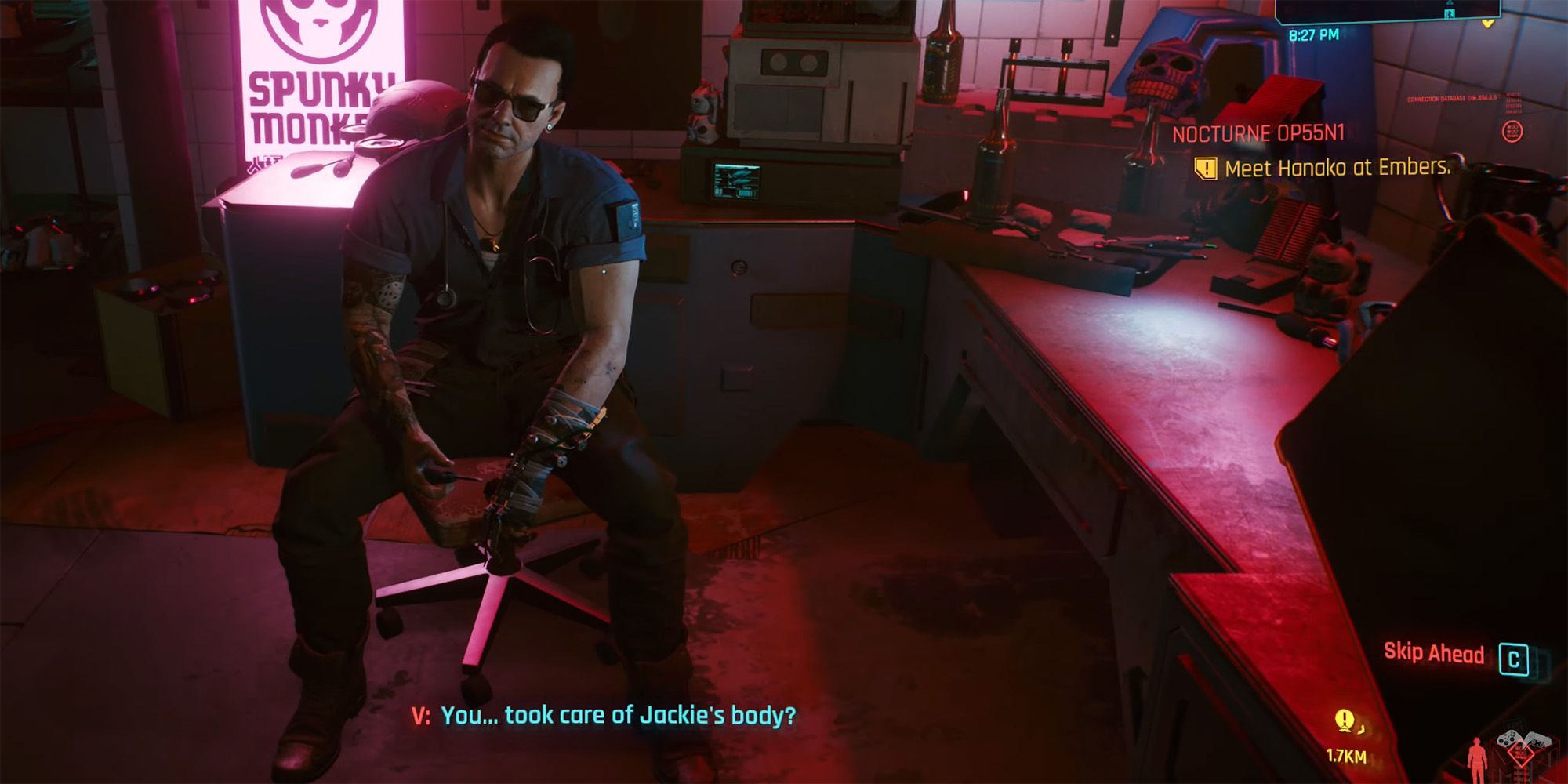Expand the minimap with the yellow down arrow

pyautogui.click(x=1487, y=24)
